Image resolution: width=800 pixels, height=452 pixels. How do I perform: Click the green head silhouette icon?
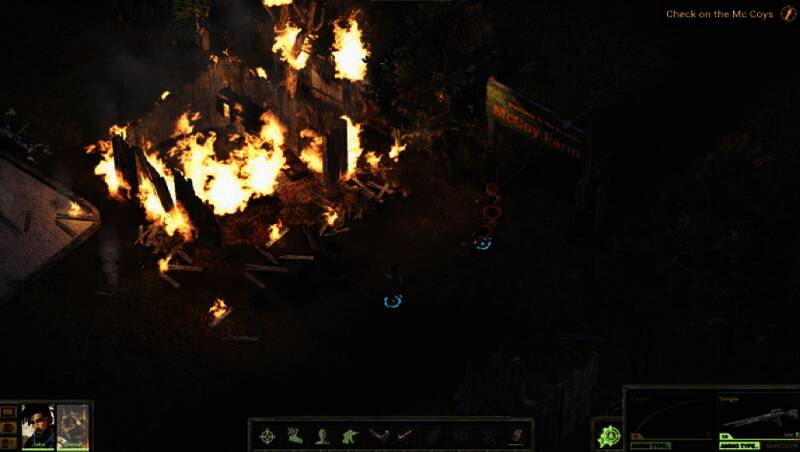(x=322, y=435)
